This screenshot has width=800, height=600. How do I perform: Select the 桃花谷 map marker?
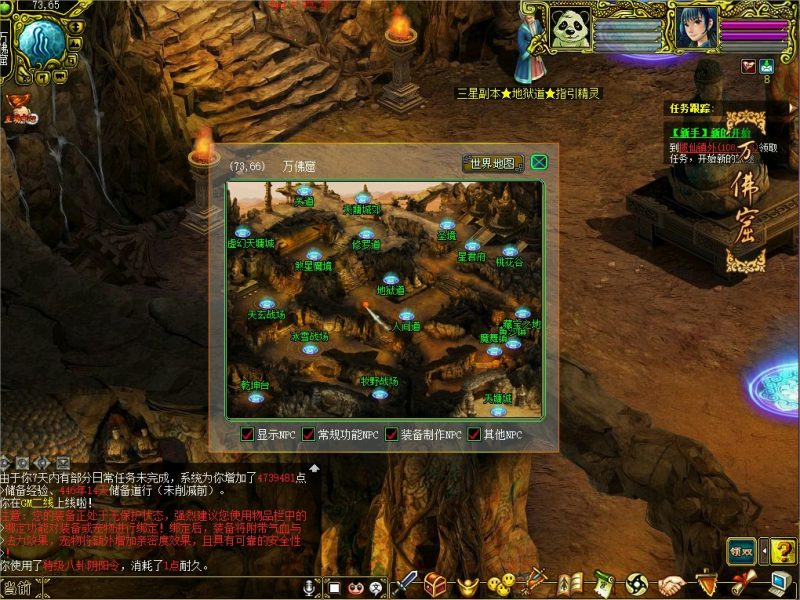(510, 252)
